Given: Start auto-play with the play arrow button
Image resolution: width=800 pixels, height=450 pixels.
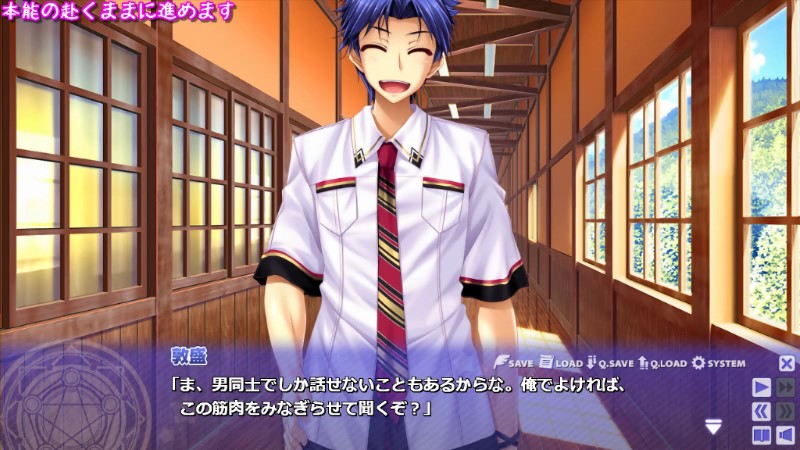Looking at the screenshot, I should 762,387.
